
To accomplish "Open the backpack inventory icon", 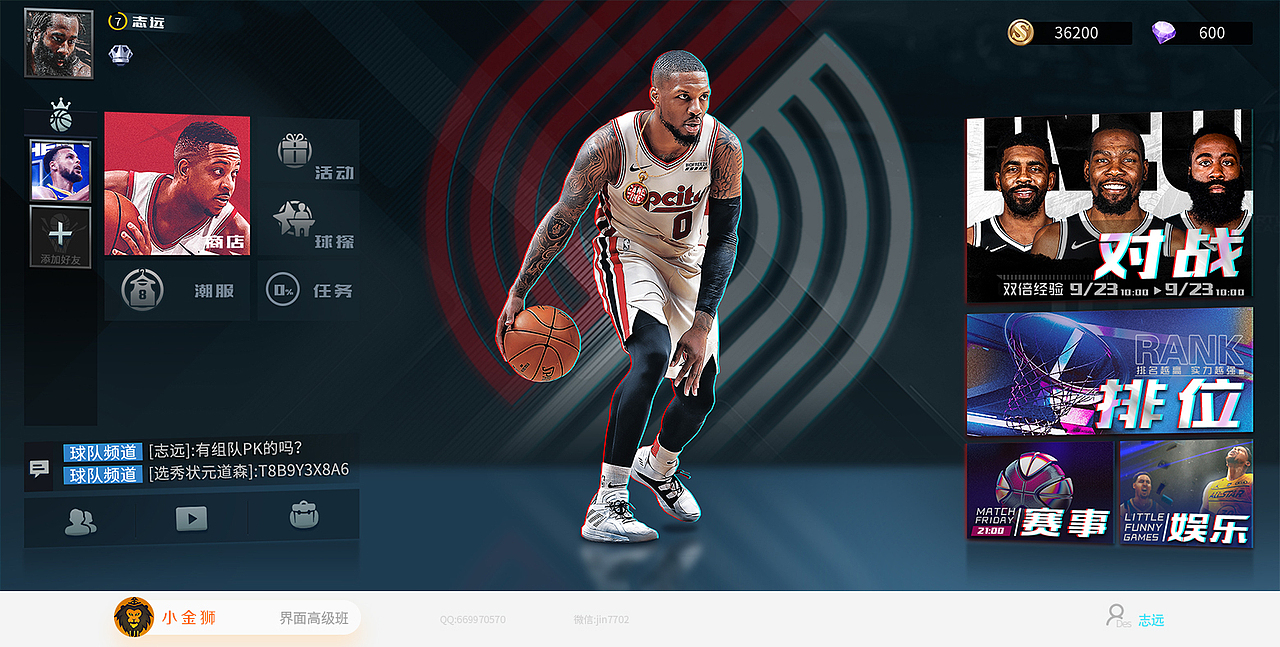I will coord(303,516).
